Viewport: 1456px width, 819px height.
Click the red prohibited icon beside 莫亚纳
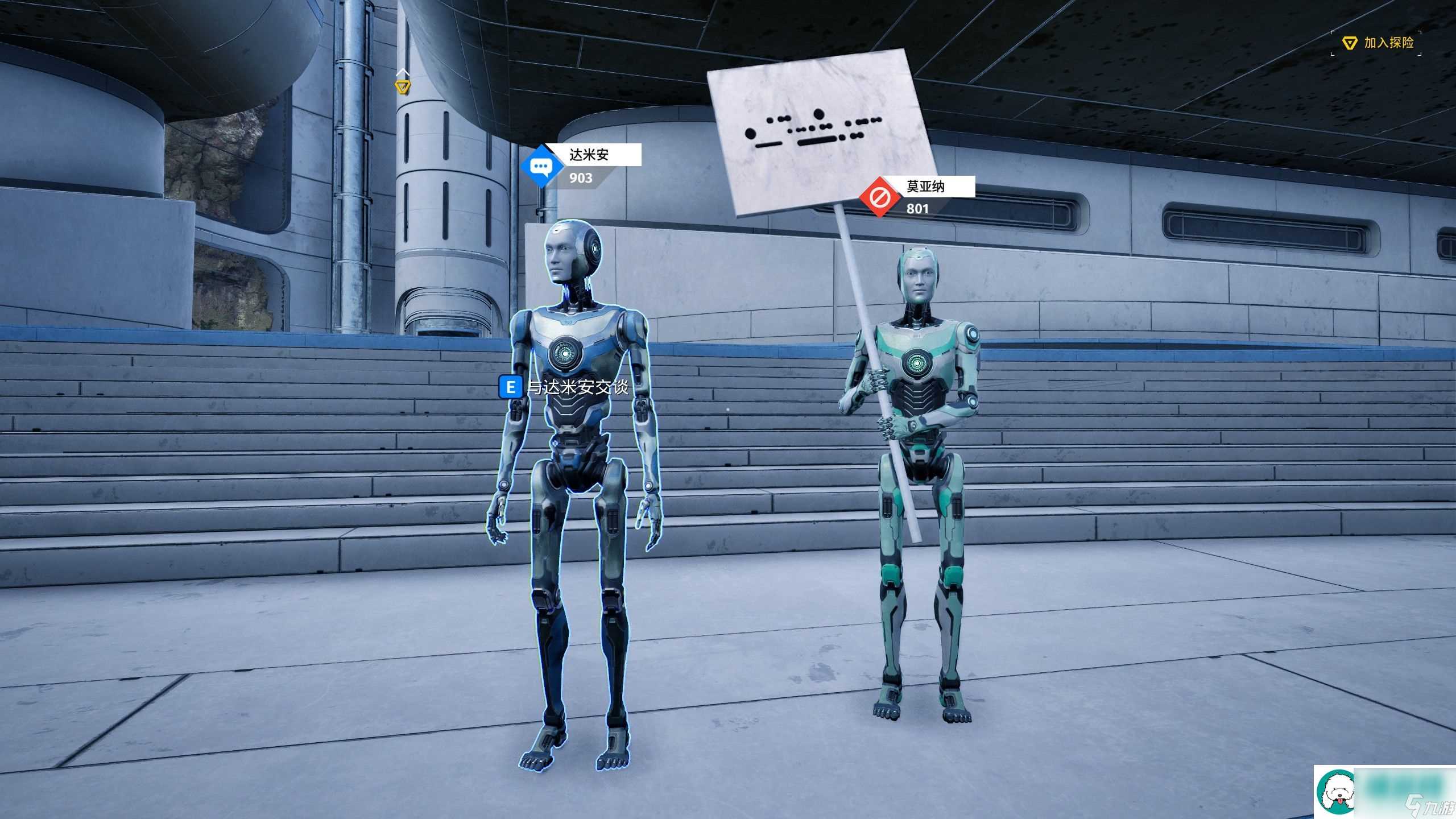[x=879, y=198]
